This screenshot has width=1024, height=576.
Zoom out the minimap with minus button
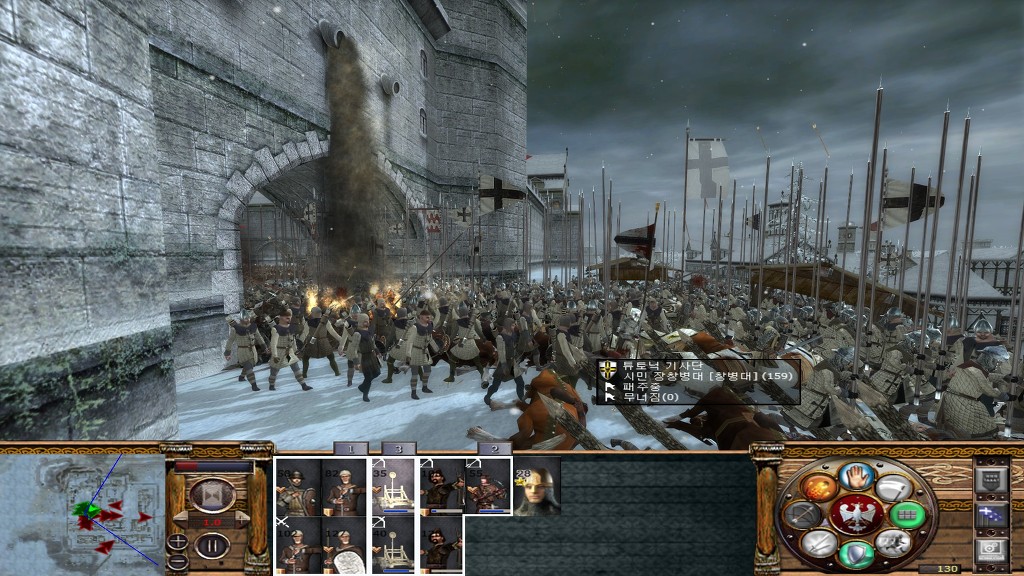pos(177,560)
